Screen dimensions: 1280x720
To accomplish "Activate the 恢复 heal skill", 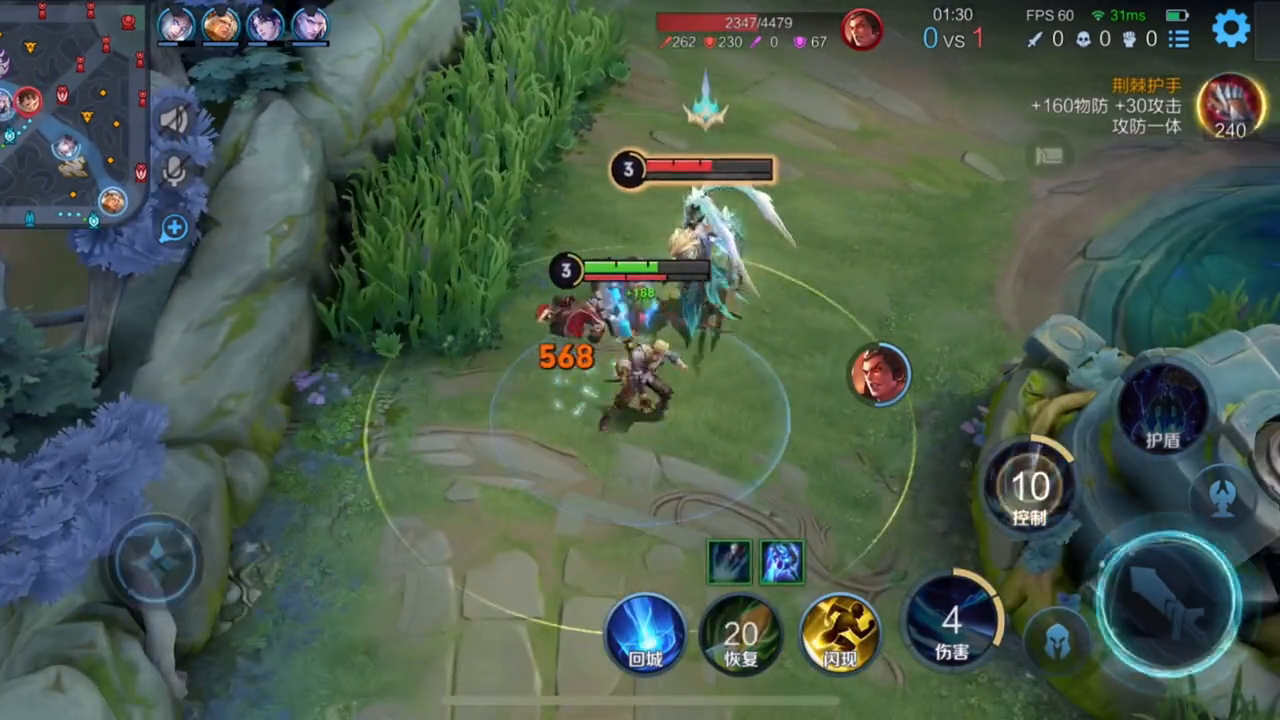I will click(x=741, y=633).
